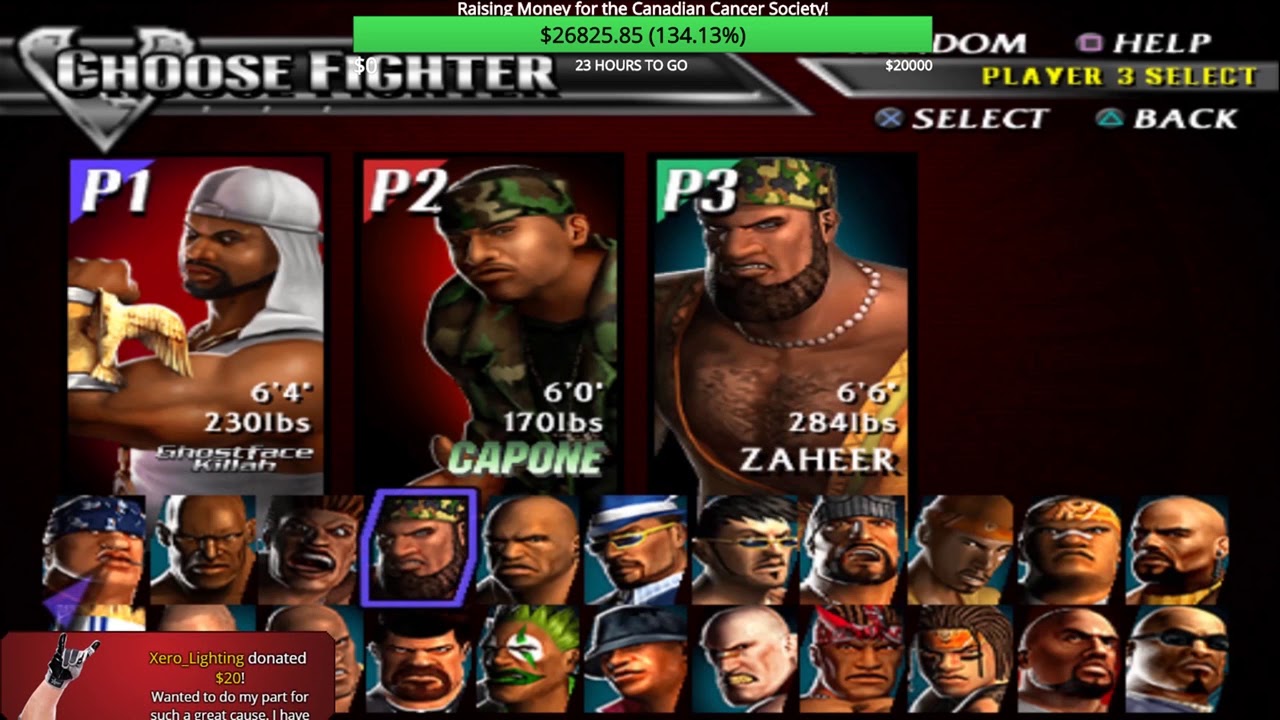Select the bald goateed fighter with earring
1280x720 pixels.
[1176, 550]
